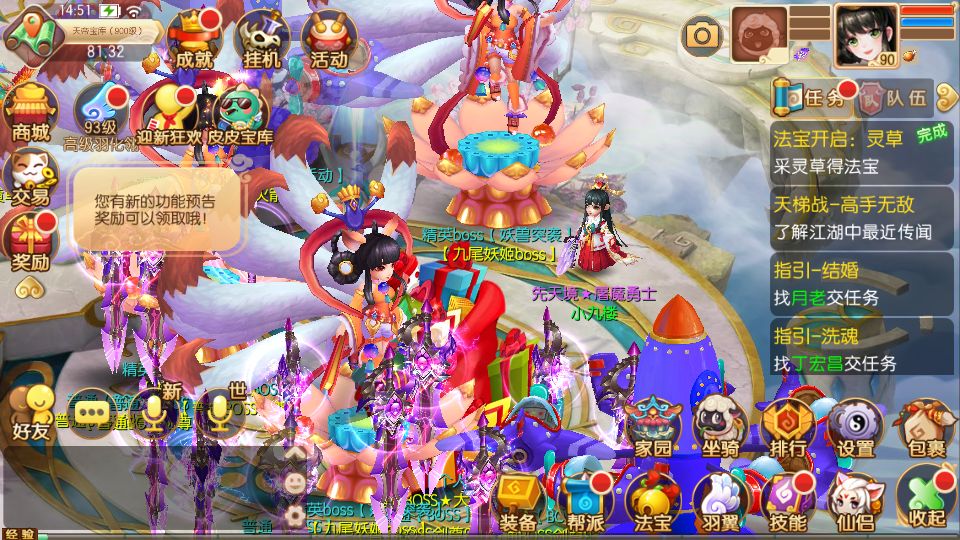The width and height of the screenshot is (960, 540).
Task: Open the 排行 rankings icon
Action: tap(788, 429)
